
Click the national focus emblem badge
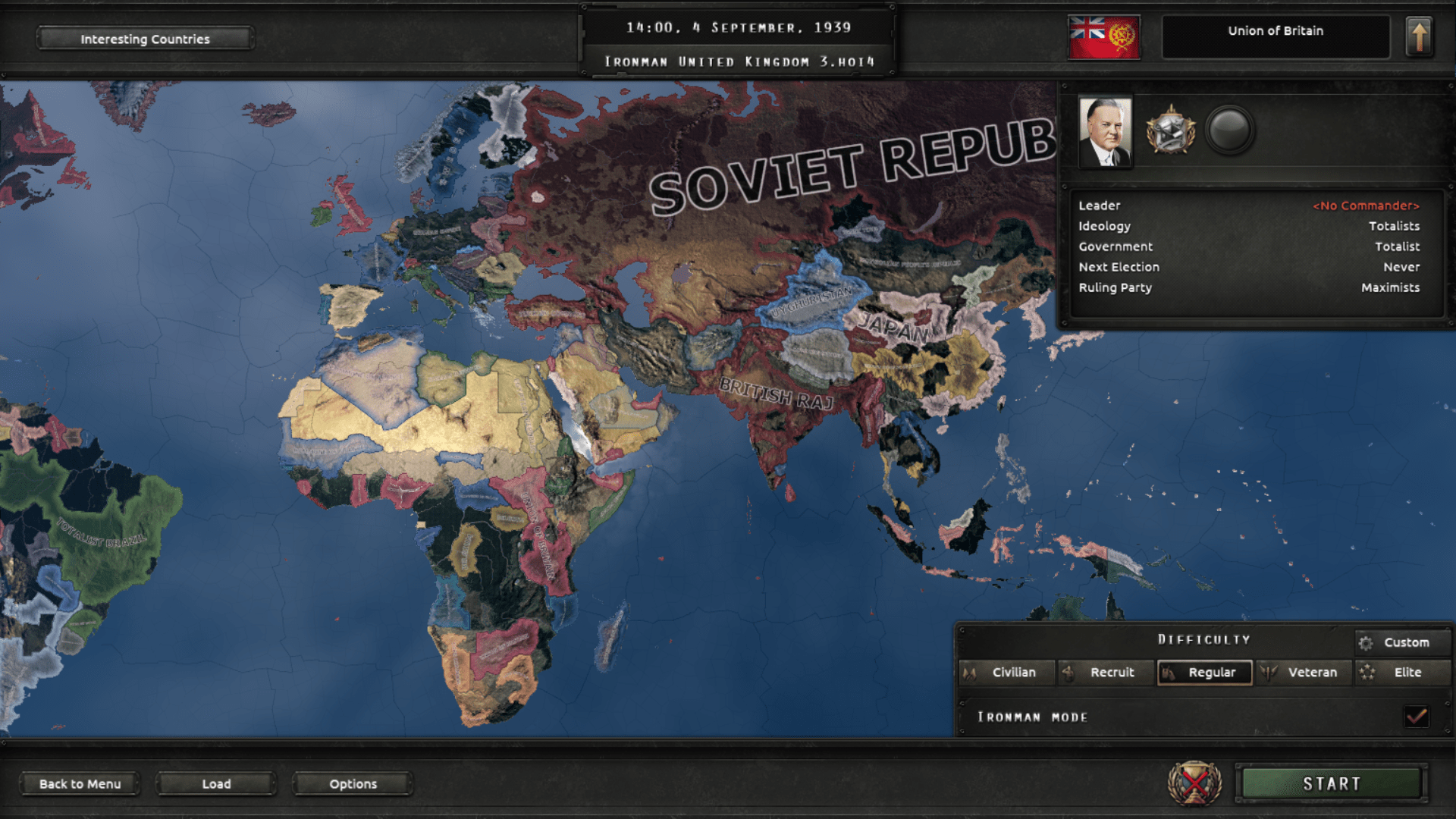[1172, 129]
